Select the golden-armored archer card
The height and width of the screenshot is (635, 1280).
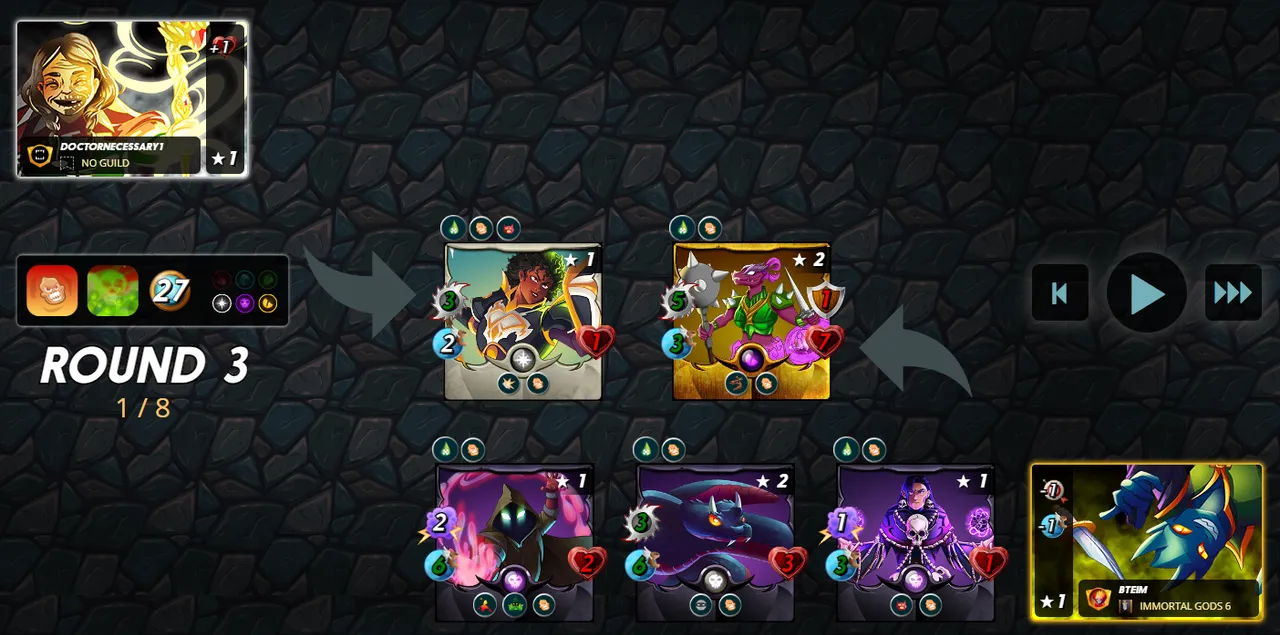click(x=523, y=320)
